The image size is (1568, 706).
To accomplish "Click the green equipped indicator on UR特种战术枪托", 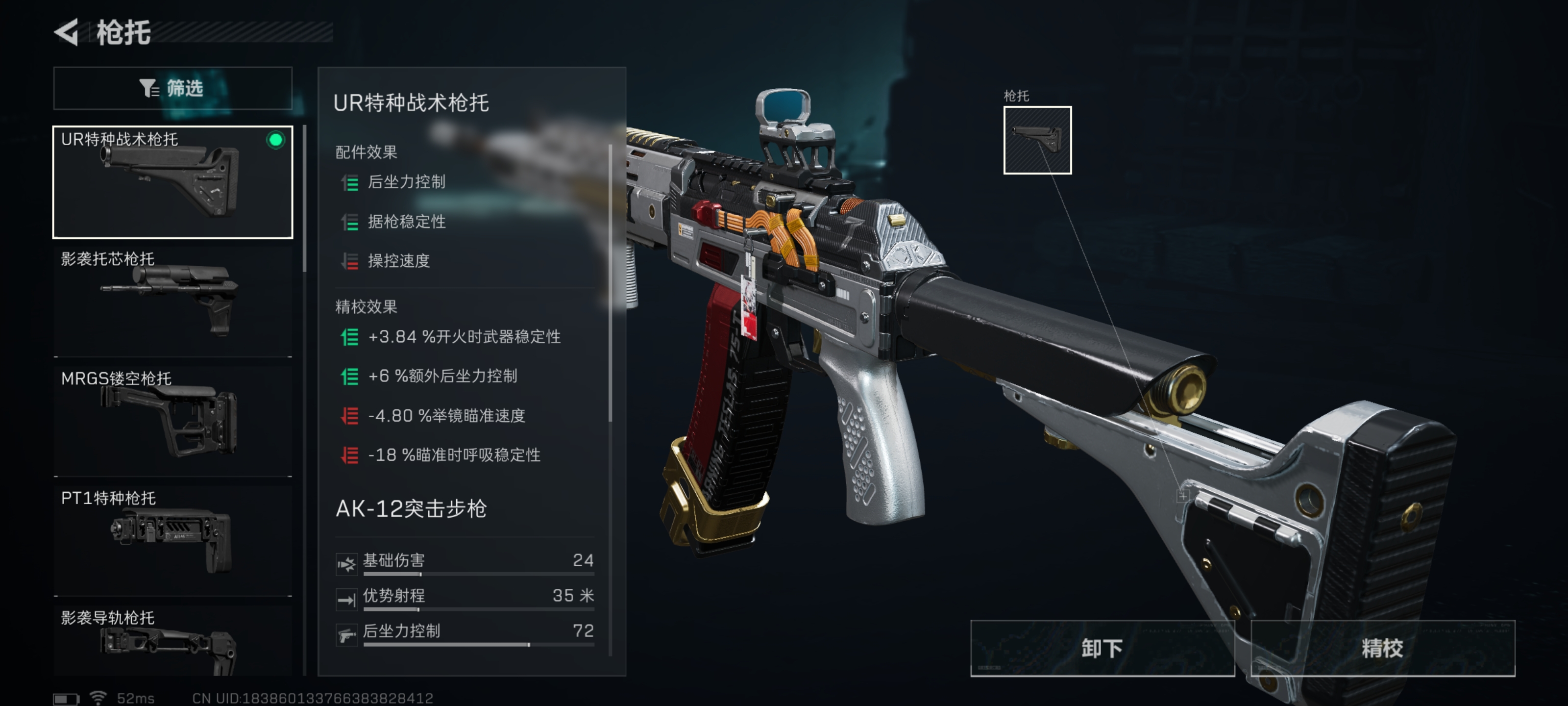I will point(277,140).
